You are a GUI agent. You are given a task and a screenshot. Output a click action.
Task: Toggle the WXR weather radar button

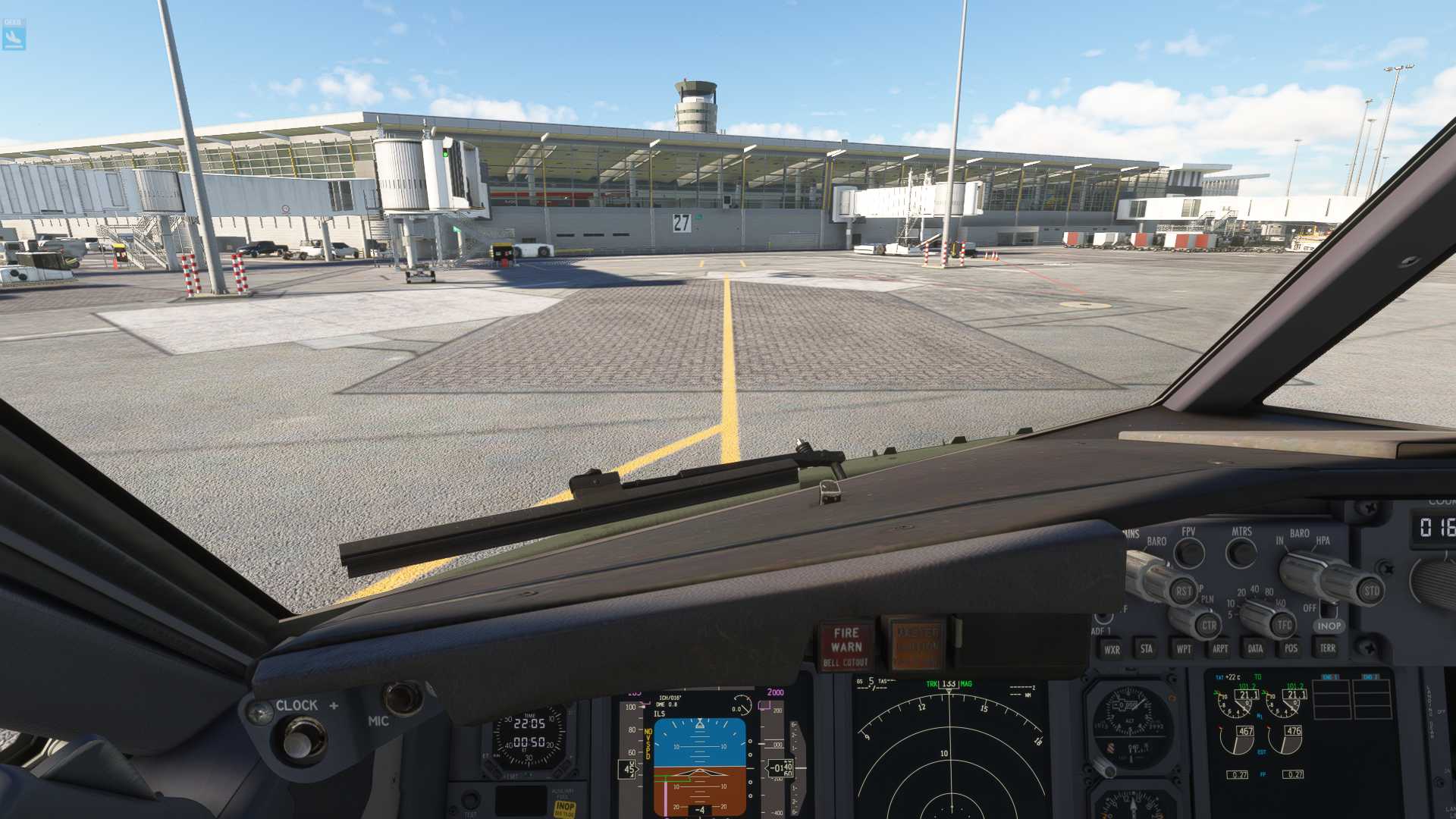(x=1112, y=649)
